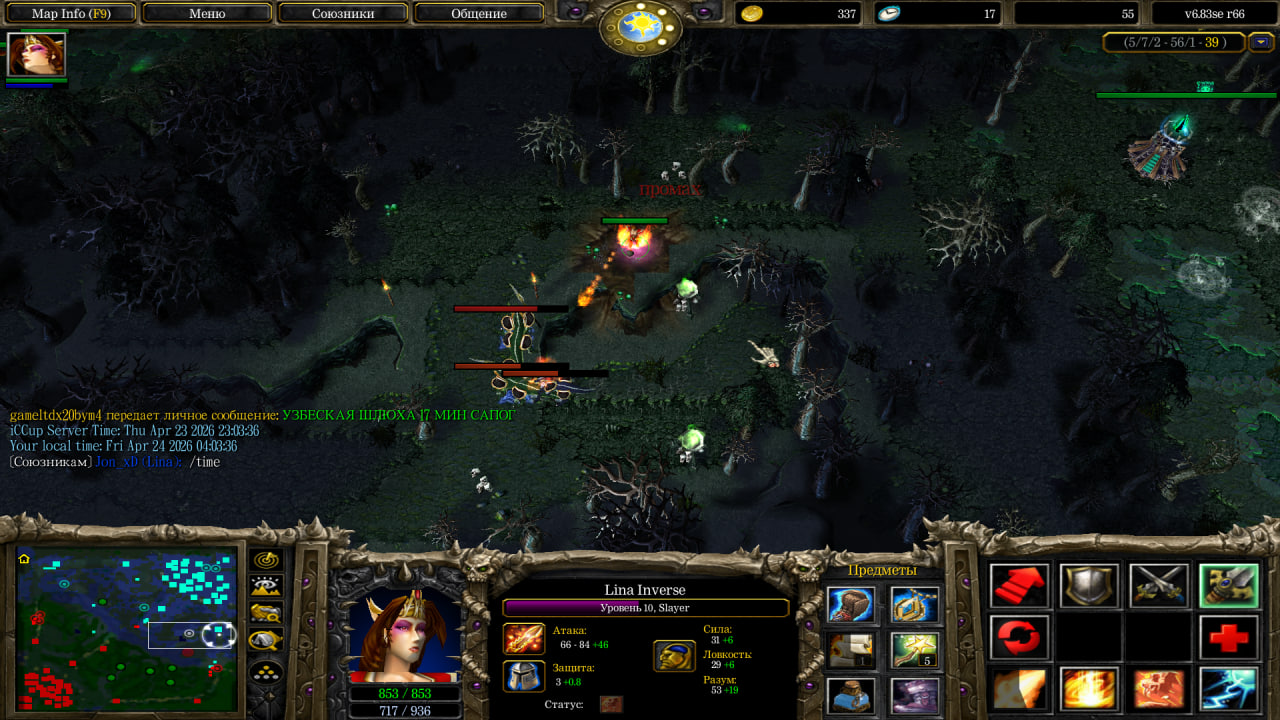Open the Общение chat log menu

pos(478,14)
